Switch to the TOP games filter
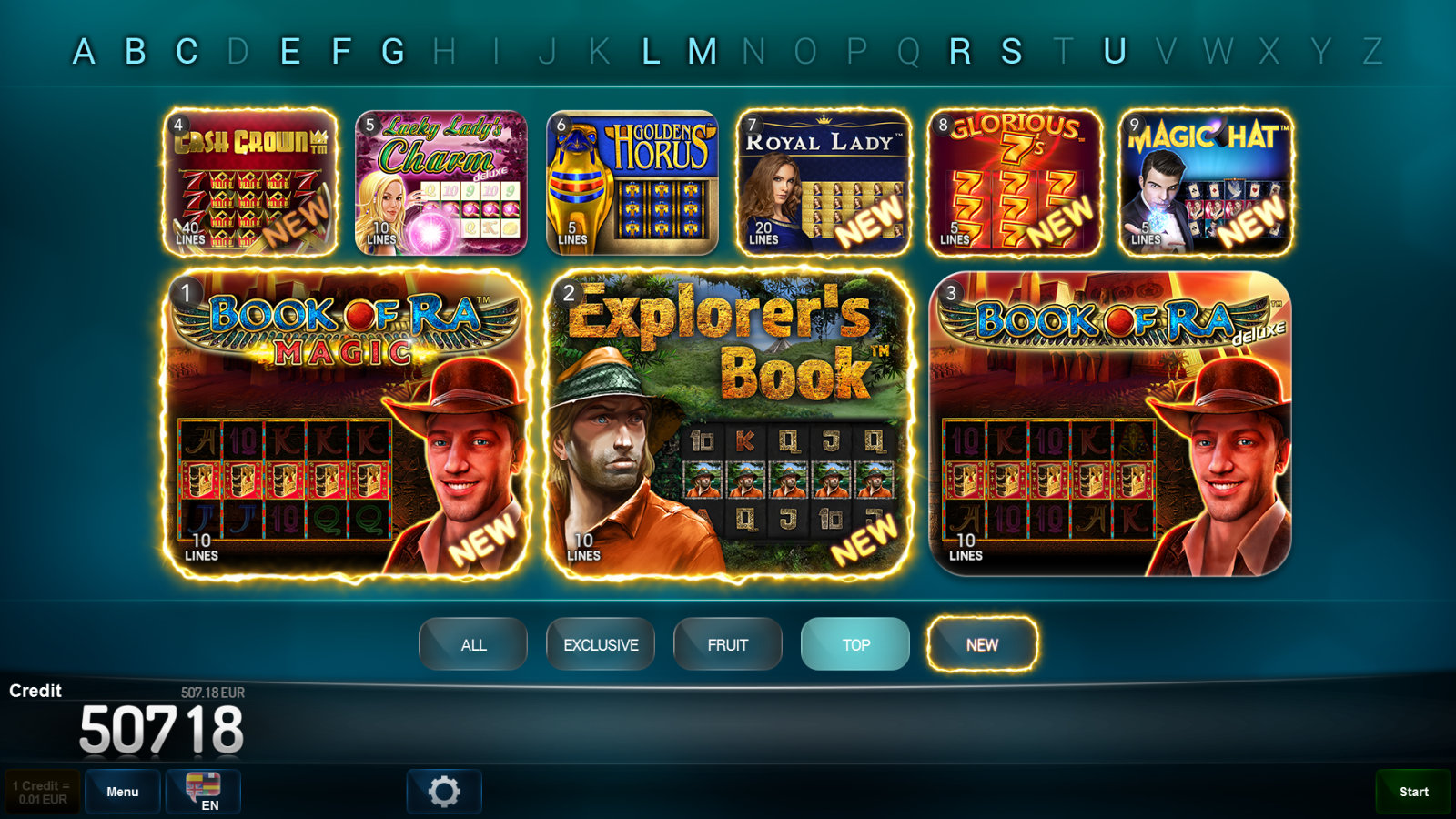This screenshot has height=819, width=1456. click(854, 644)
